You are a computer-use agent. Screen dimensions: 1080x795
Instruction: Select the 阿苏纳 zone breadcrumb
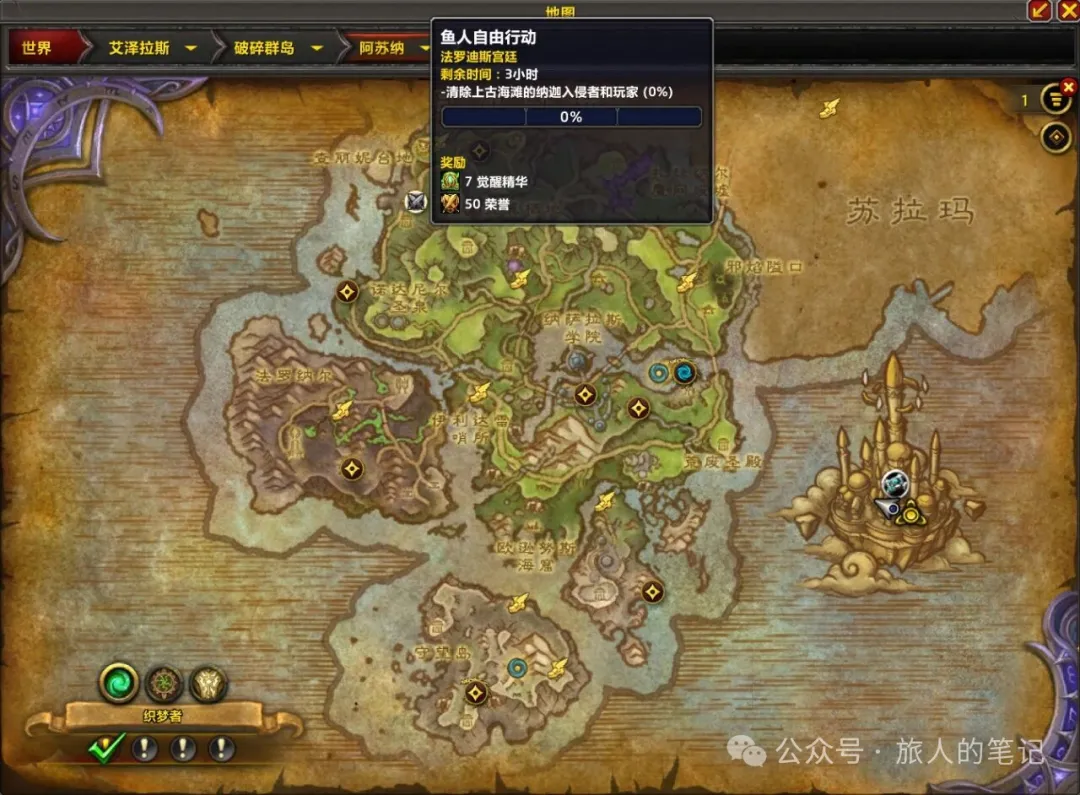(382, 48)
